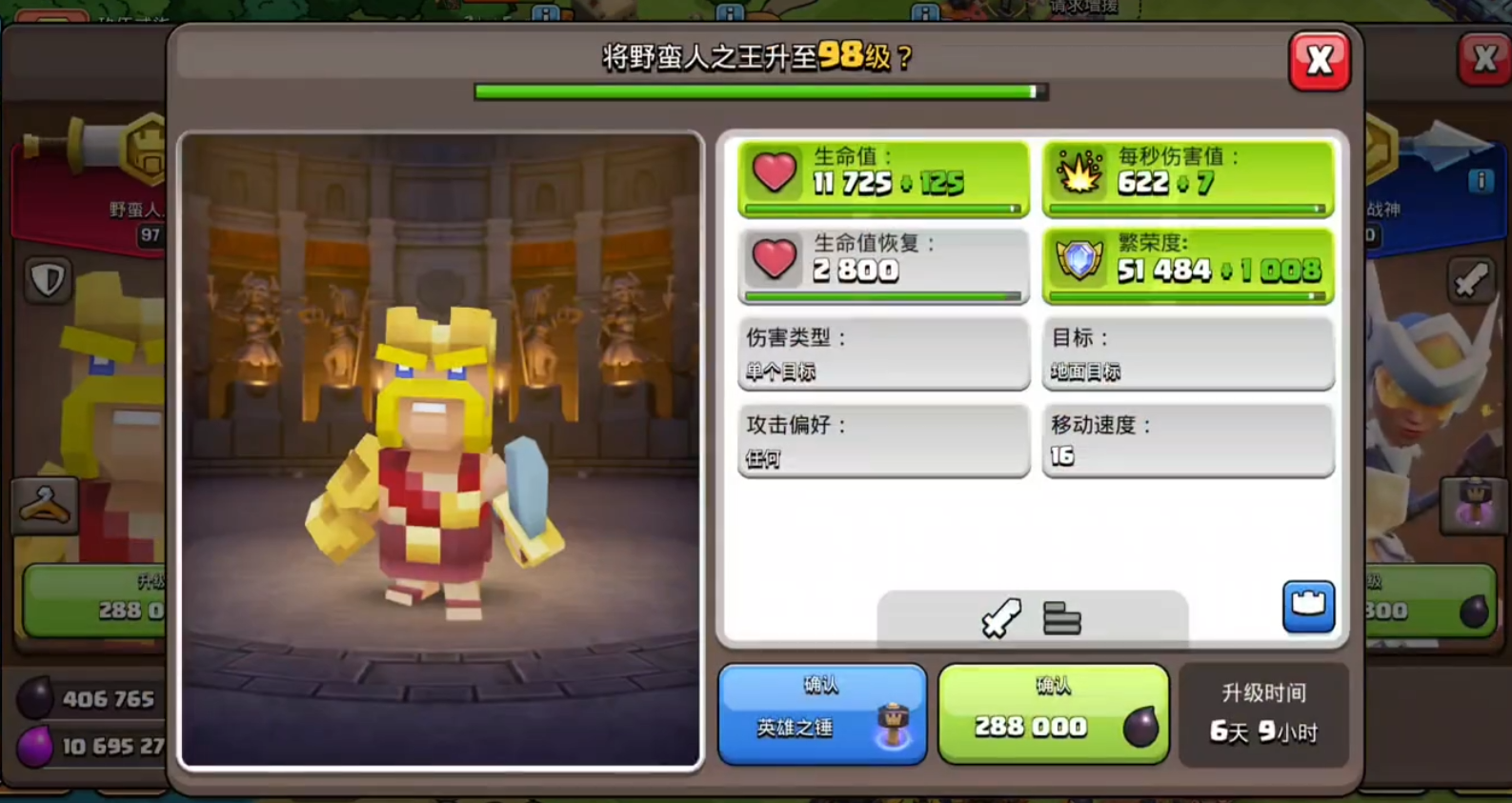Open the hero skin selector castle icon
This screenshot has width=1512, height=803.
pos(1308,607)
